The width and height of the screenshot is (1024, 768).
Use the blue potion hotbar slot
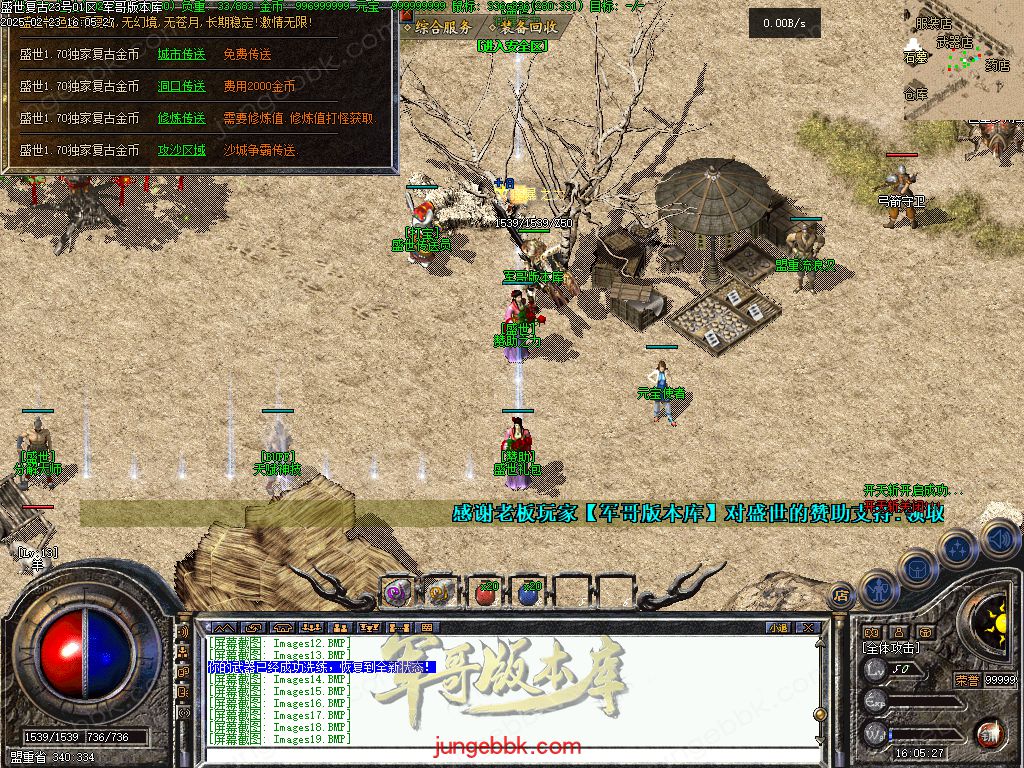click(x=529, y=593)
